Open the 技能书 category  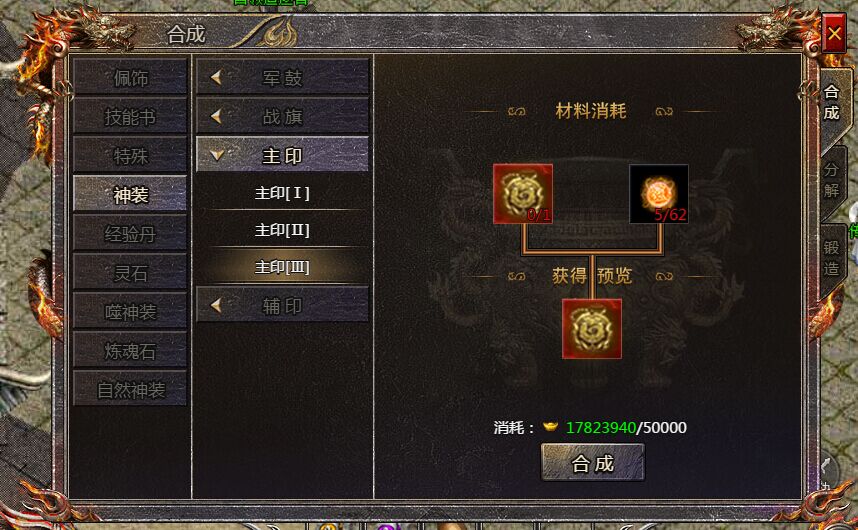(x=130, y=117)
